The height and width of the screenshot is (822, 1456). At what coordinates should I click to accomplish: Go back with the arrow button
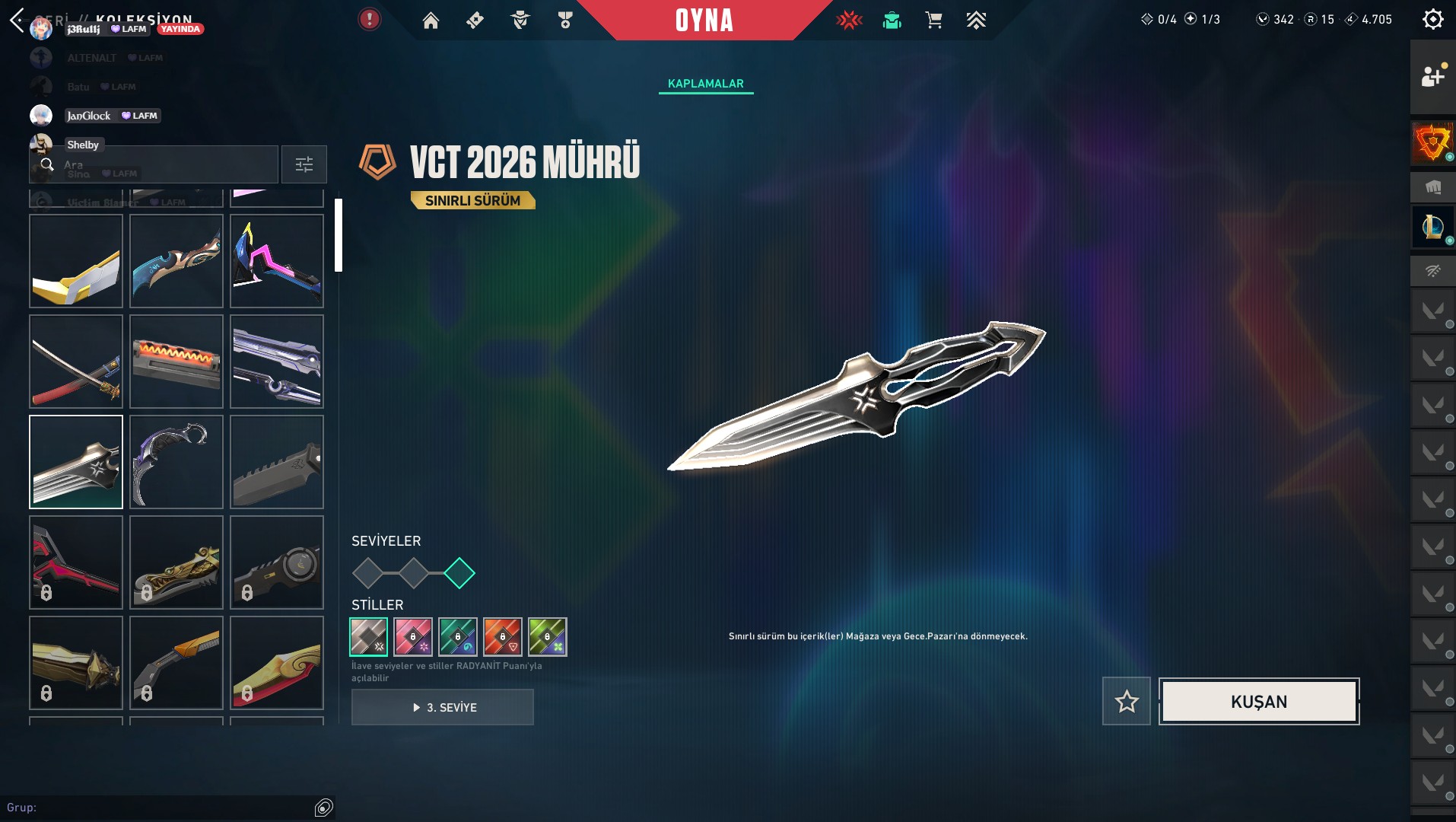[17, 20]
